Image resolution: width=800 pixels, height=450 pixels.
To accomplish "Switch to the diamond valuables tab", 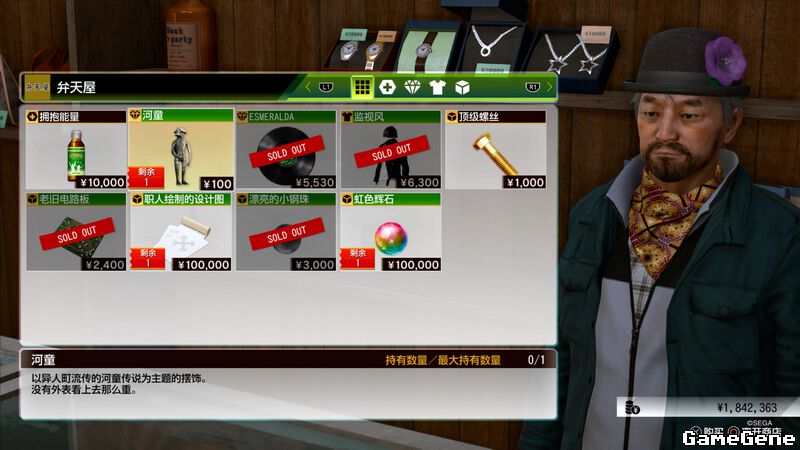I will click(413, 87).
